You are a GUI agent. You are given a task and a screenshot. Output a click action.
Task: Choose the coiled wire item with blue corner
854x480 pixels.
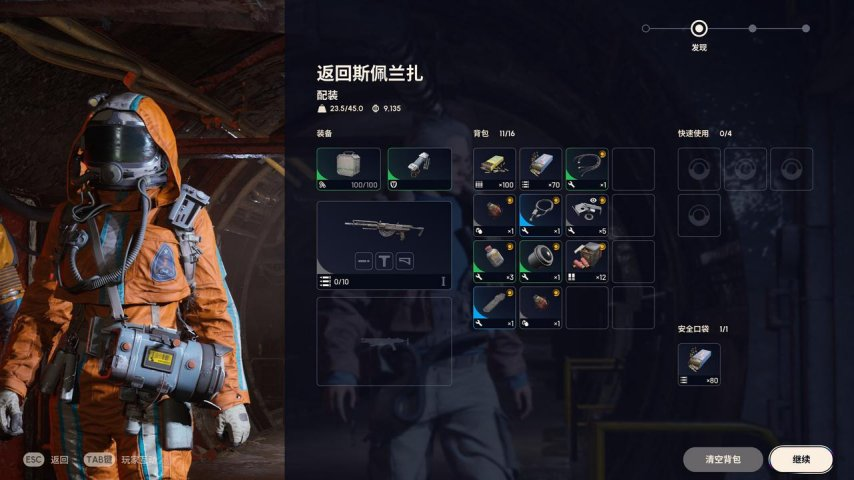[540, 215]
